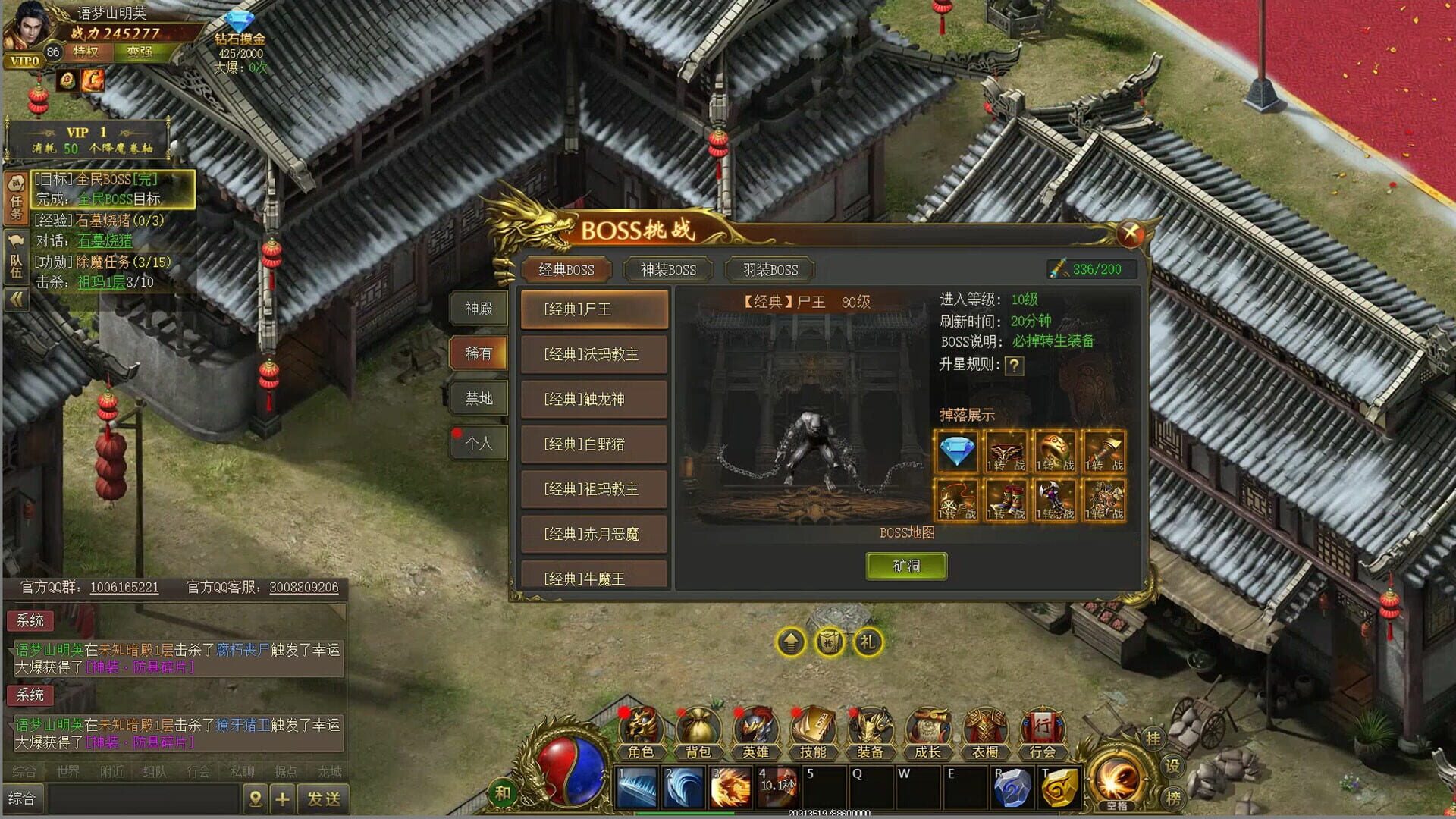Click the 矿洞 button to enter
This screenshot has height=819, width=1456.
[x=906, y=566]
